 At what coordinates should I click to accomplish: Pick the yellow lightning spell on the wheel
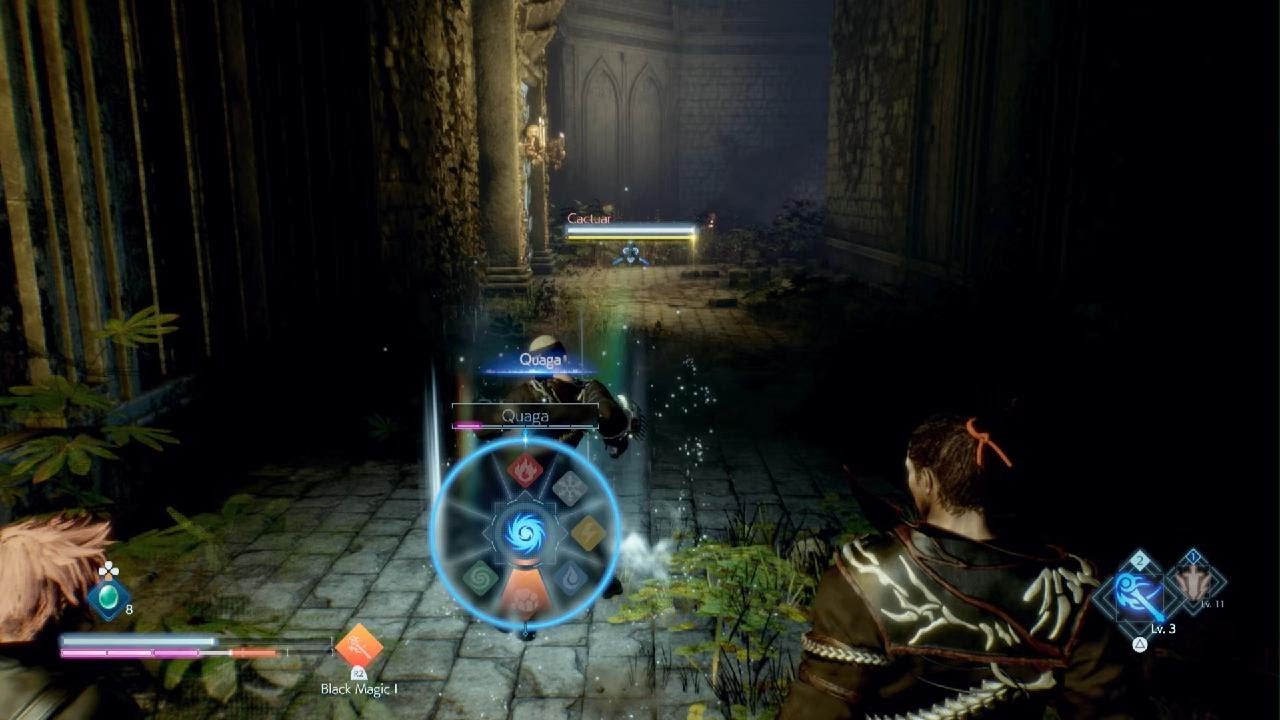pyautogui.click(x=588, y=533)
